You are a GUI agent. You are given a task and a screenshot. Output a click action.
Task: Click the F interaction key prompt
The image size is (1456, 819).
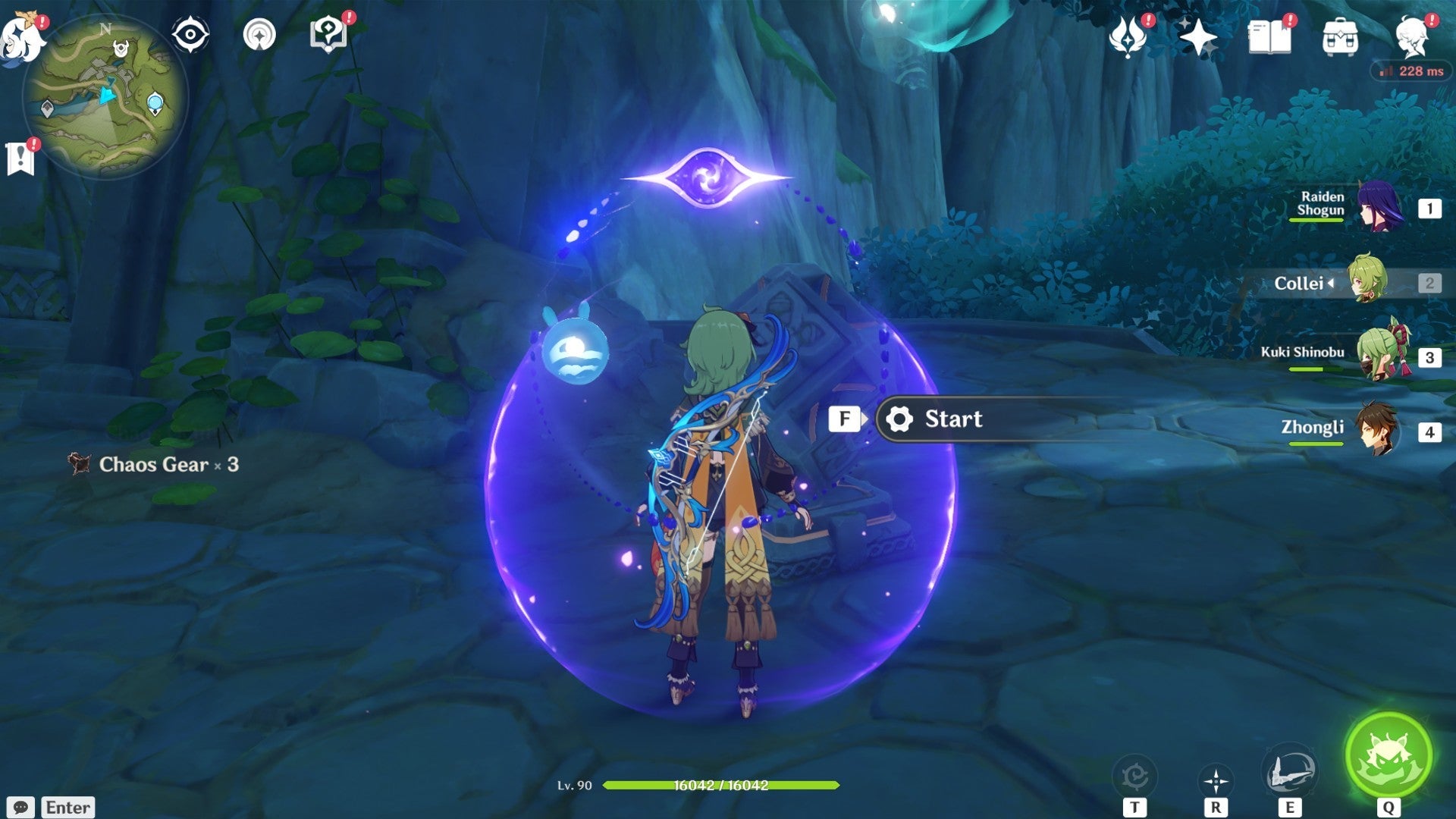tap(844, 419)
